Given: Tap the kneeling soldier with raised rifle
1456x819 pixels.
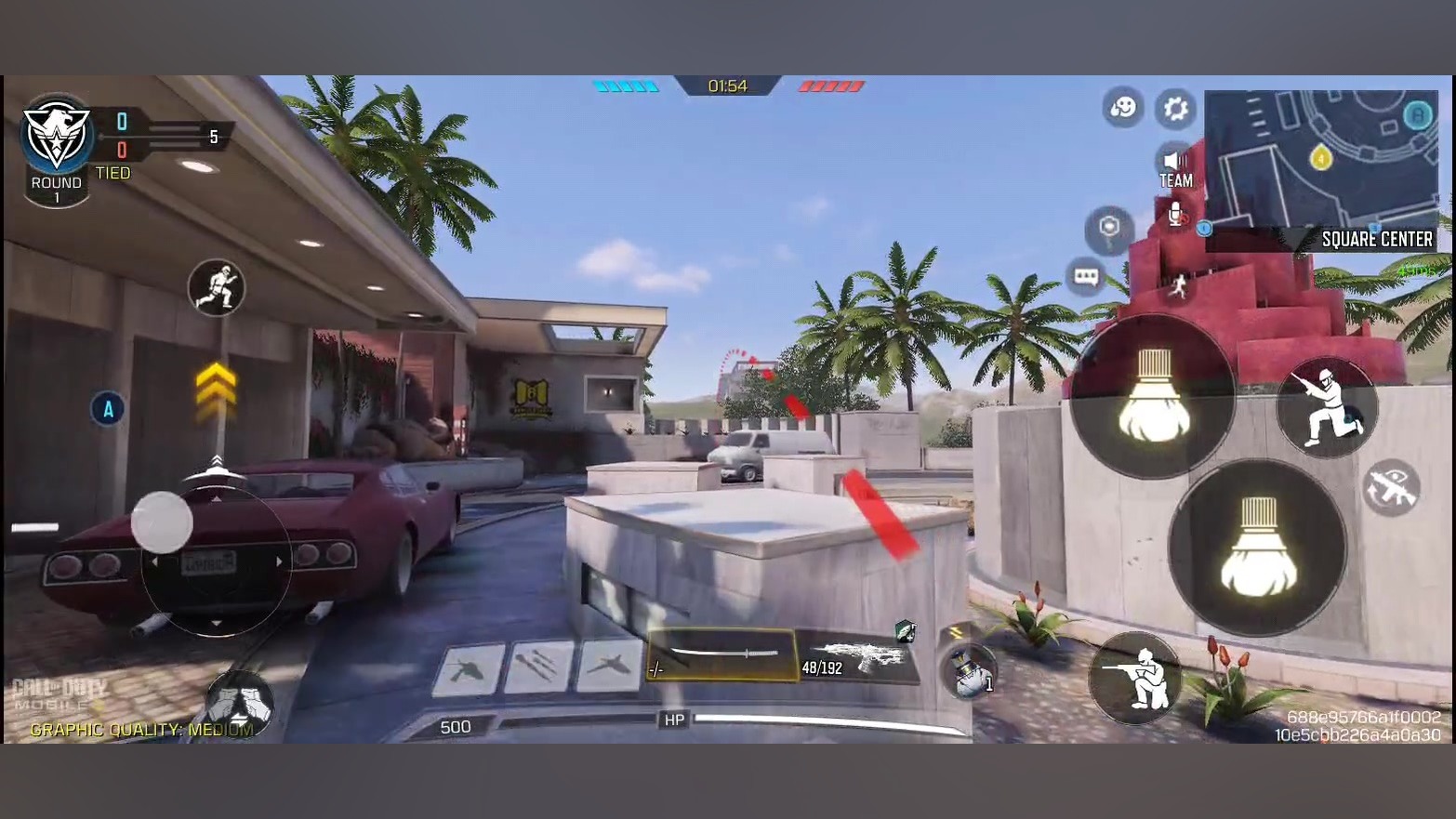Looking at the screenshot, I should pyautogui.click(x=1326, y=407).
